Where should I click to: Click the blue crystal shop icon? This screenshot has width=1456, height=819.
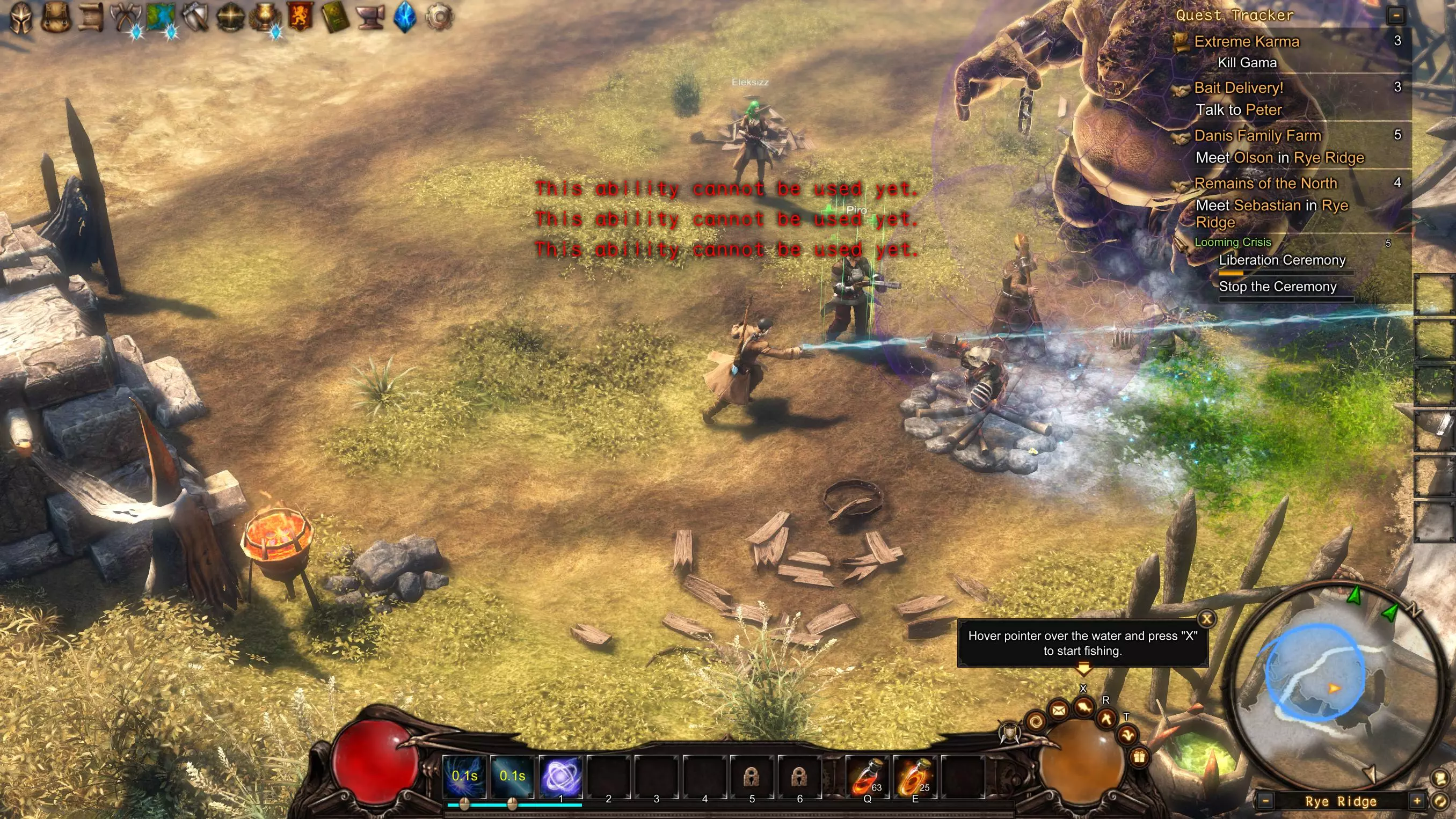tap(405, 17)
